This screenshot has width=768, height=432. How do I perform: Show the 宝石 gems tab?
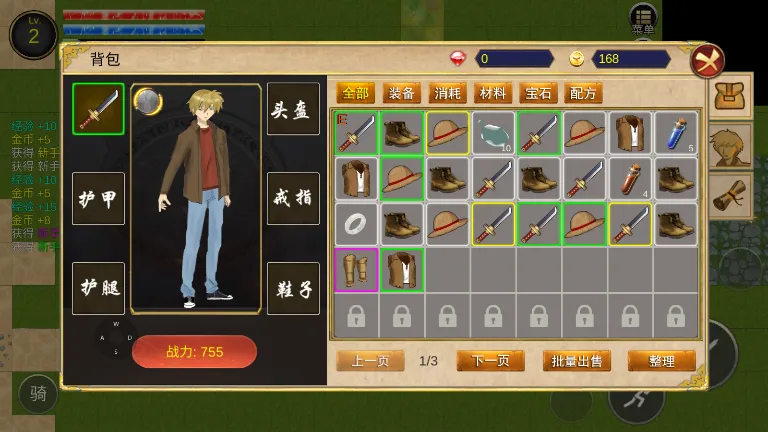[x=538, y=93]
